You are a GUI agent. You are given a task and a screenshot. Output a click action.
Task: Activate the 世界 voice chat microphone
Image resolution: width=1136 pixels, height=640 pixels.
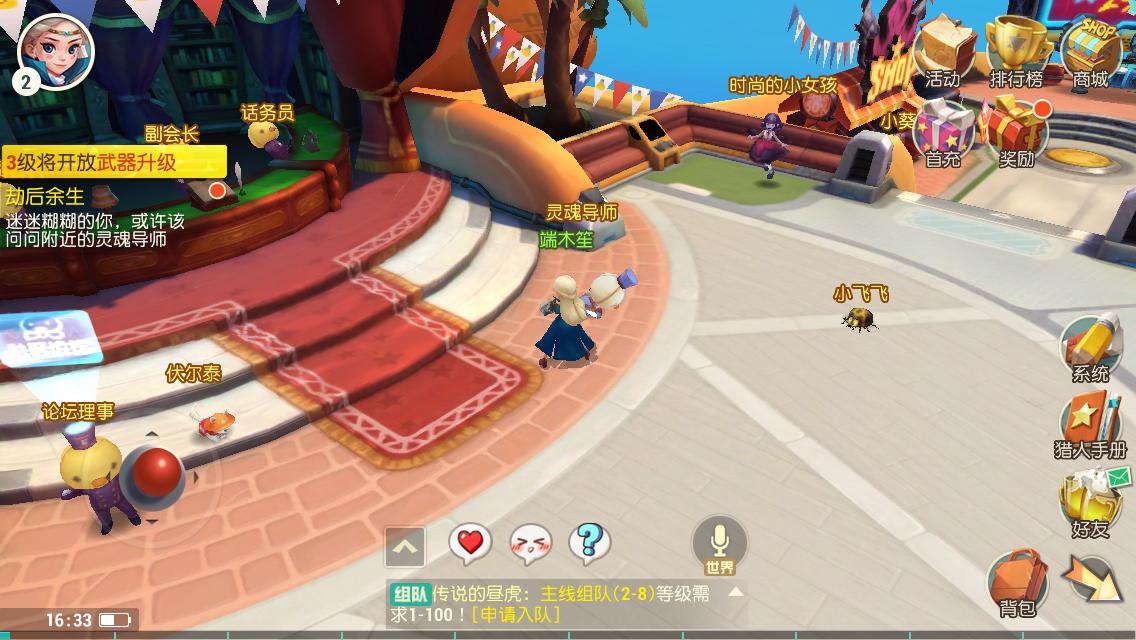tap(719, 545)
